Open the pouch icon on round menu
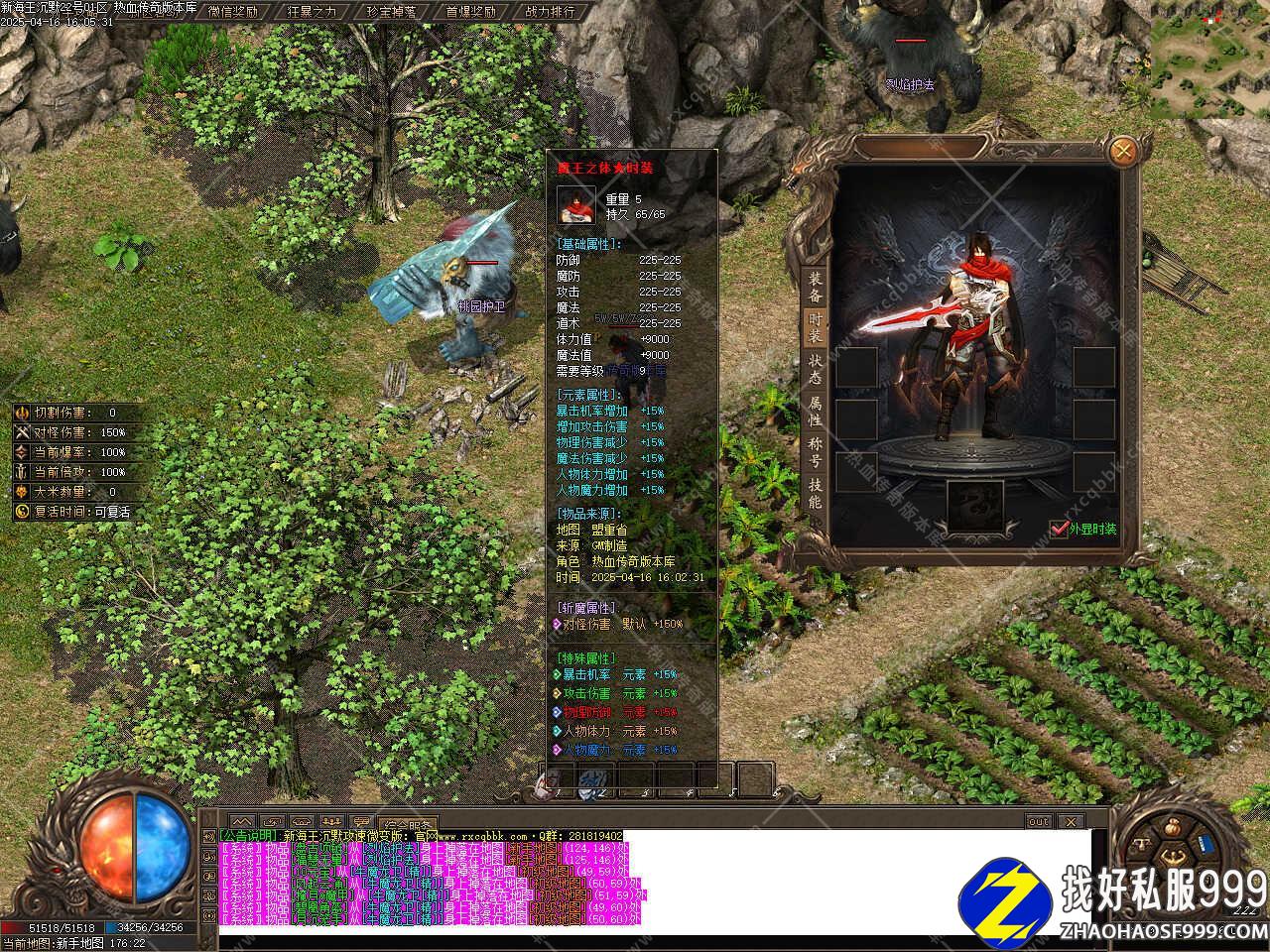The width and height of the screenshot is (1270, 952). [x=1173, y=826]
